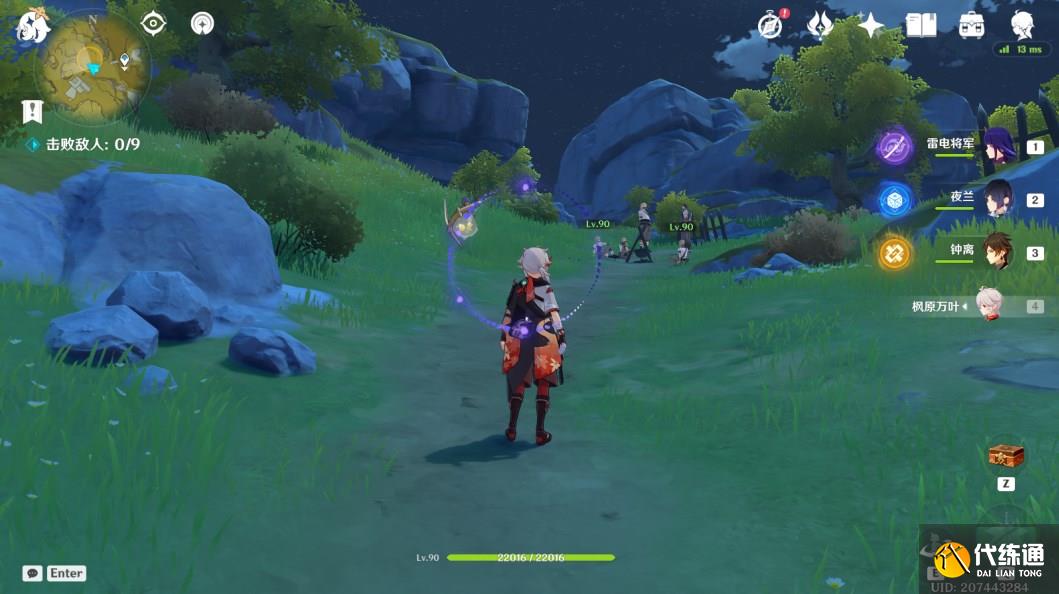This screenshot has height=594, width=1059.
Task: Open the character profile head icon
Action: (1022, 25)
